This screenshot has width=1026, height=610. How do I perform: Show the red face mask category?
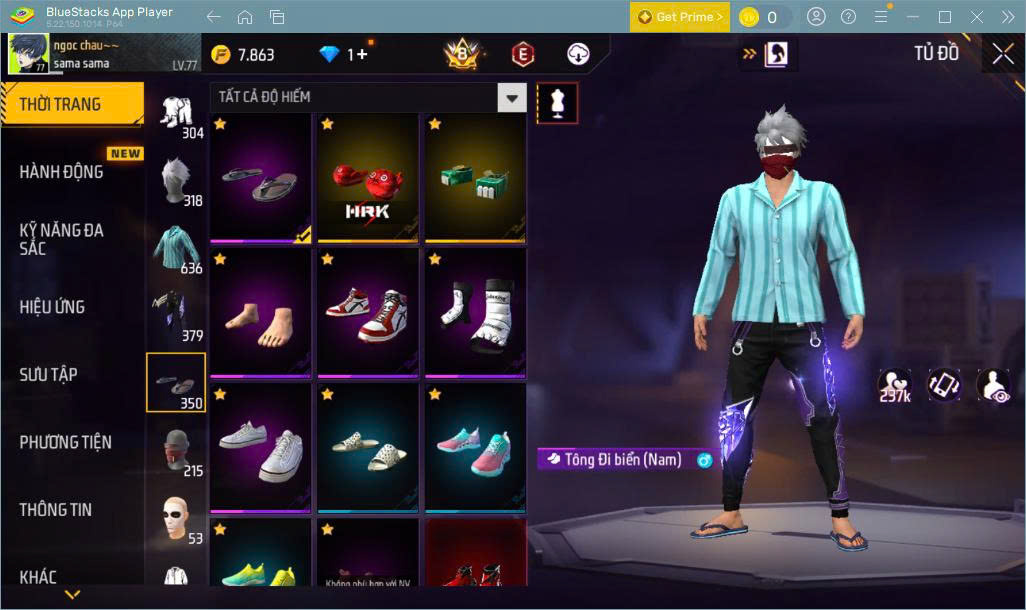(x=177, y=452)
